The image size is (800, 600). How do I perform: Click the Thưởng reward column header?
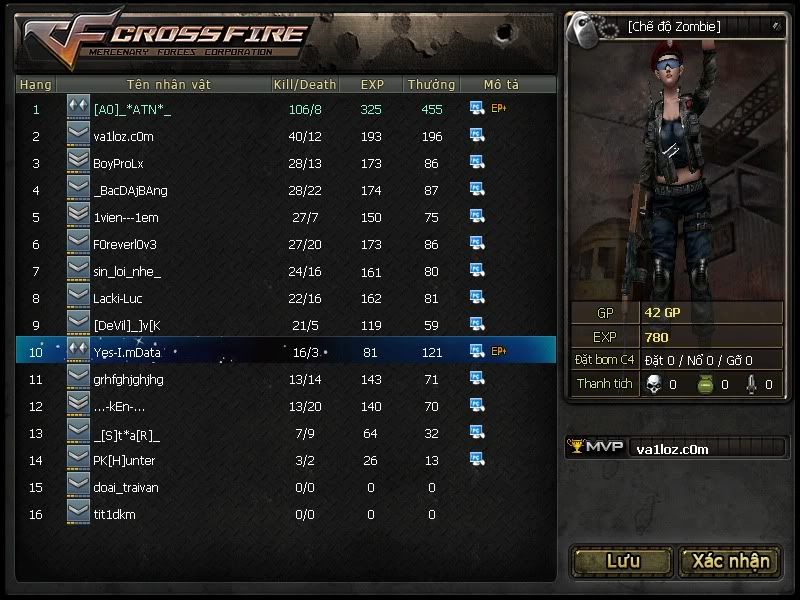coord(431,85)
